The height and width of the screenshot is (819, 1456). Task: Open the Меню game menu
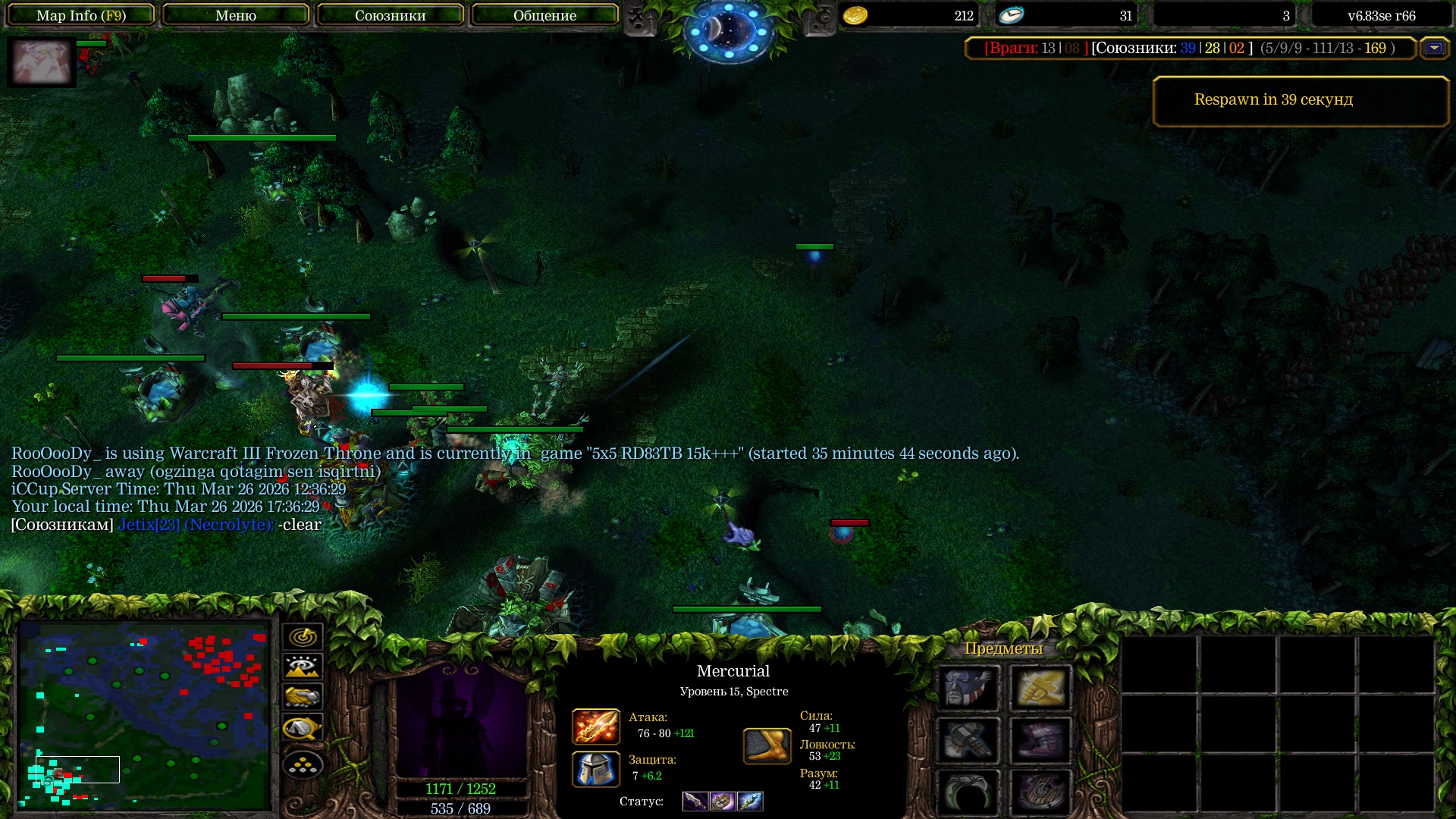point(235,15)
